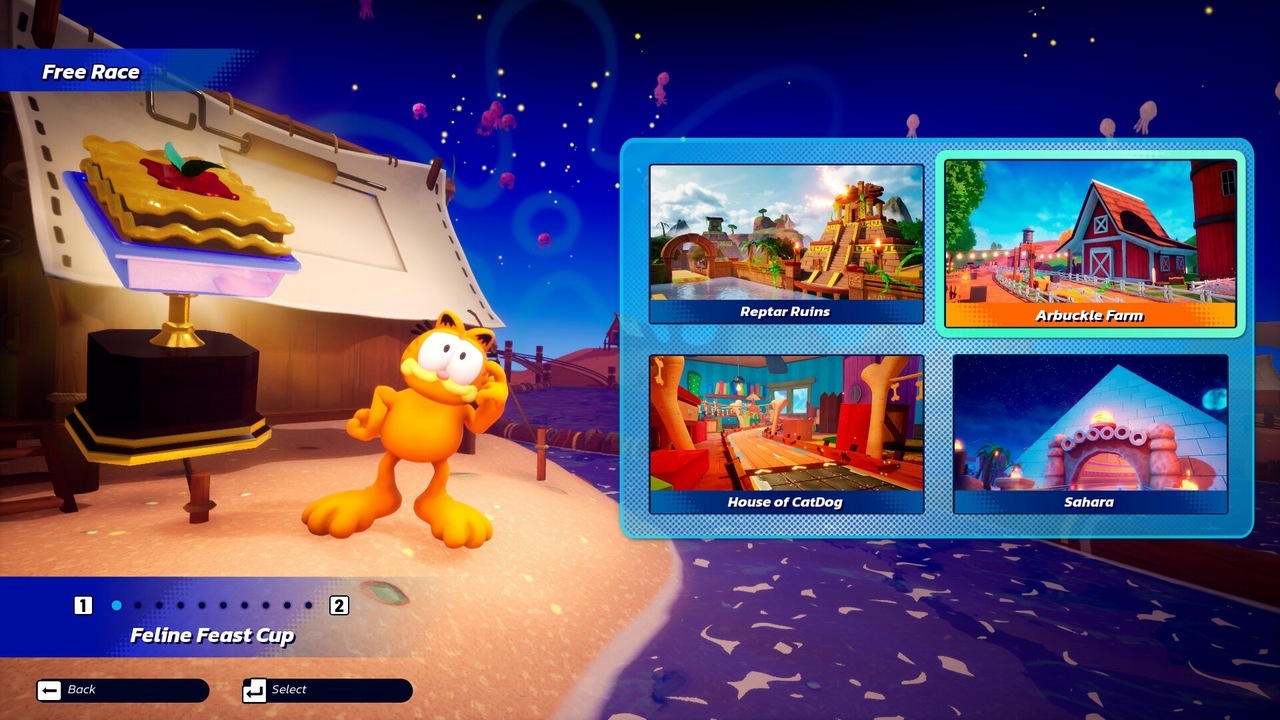Pick the House of CatDog track
The image size is (1280, 720).
[786, 433]
